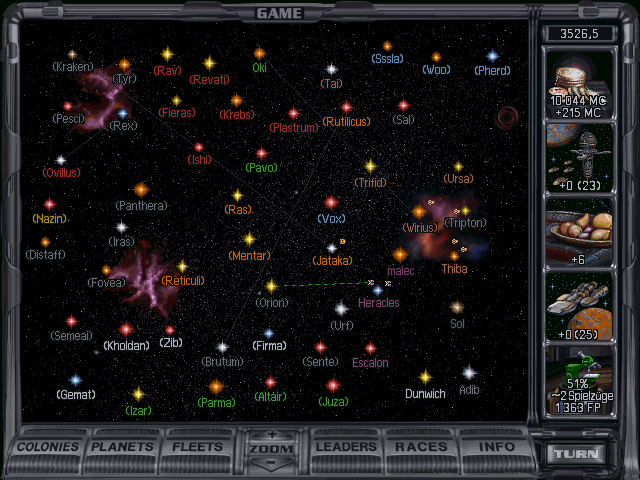This screenshot has width=640, height=480.
Task: Open the Fleets screen
Action: 198,447
